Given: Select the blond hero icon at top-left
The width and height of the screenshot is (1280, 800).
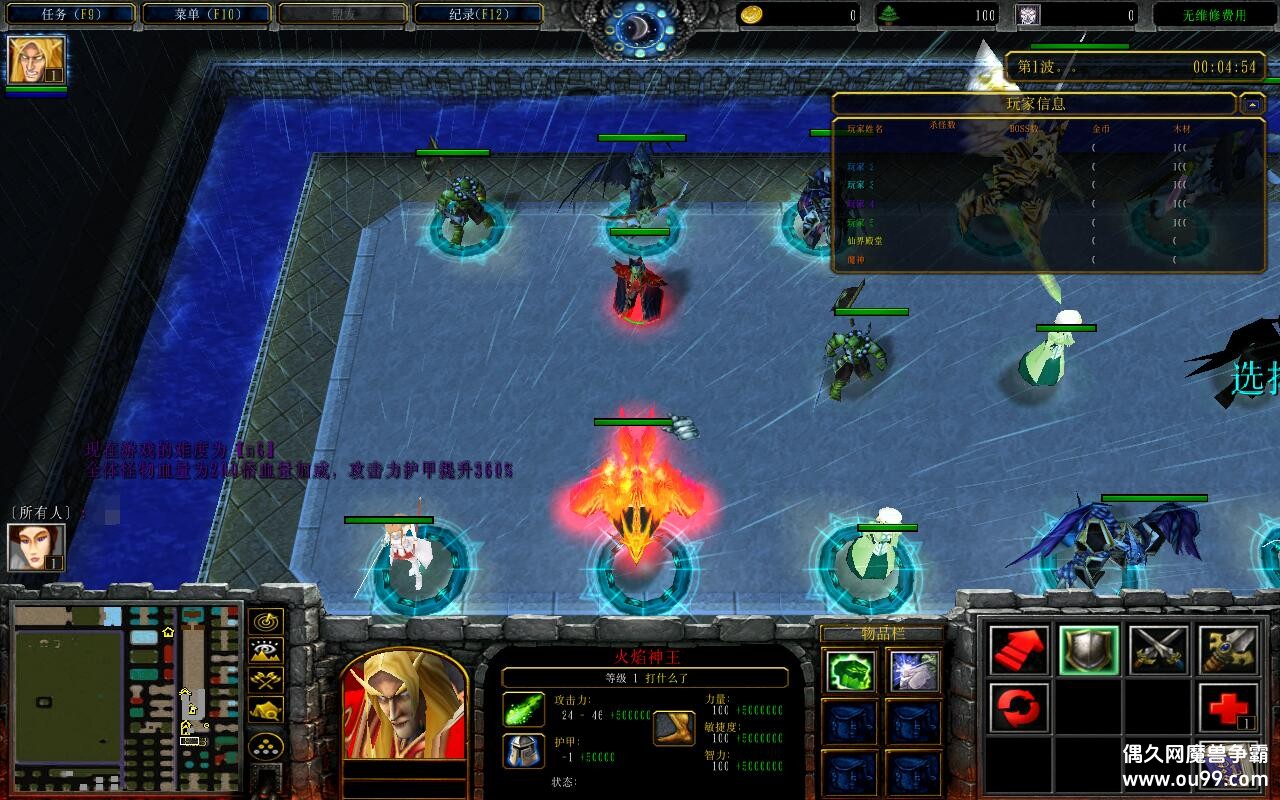Looking at the screenshot, I should click(x=36, y=60).
